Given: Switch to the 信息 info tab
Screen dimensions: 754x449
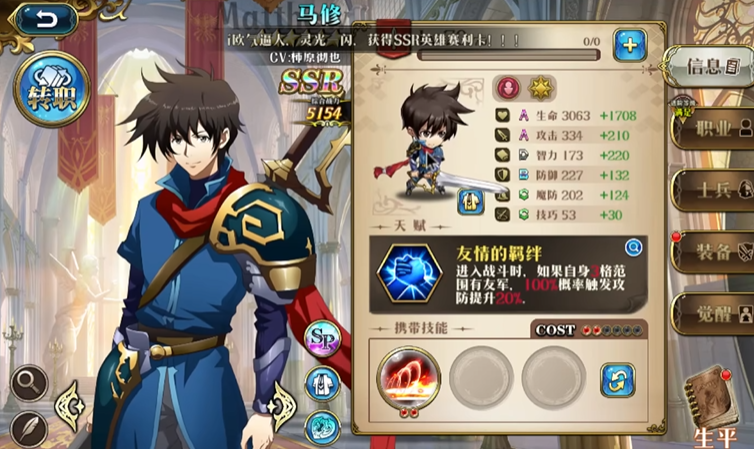Looking at the screenshot, I should [710, 68].
